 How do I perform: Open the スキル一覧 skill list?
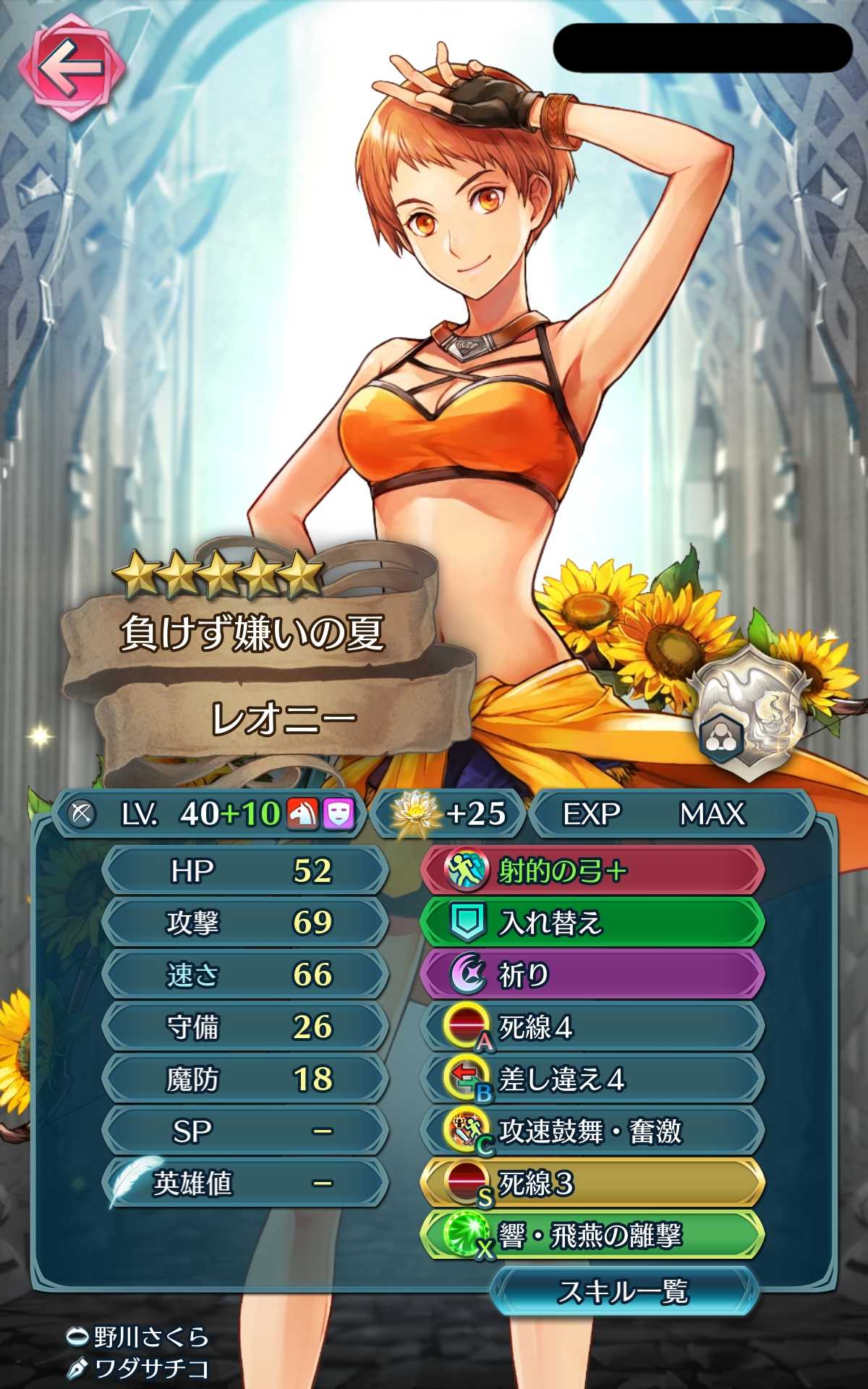[624, 1291]
